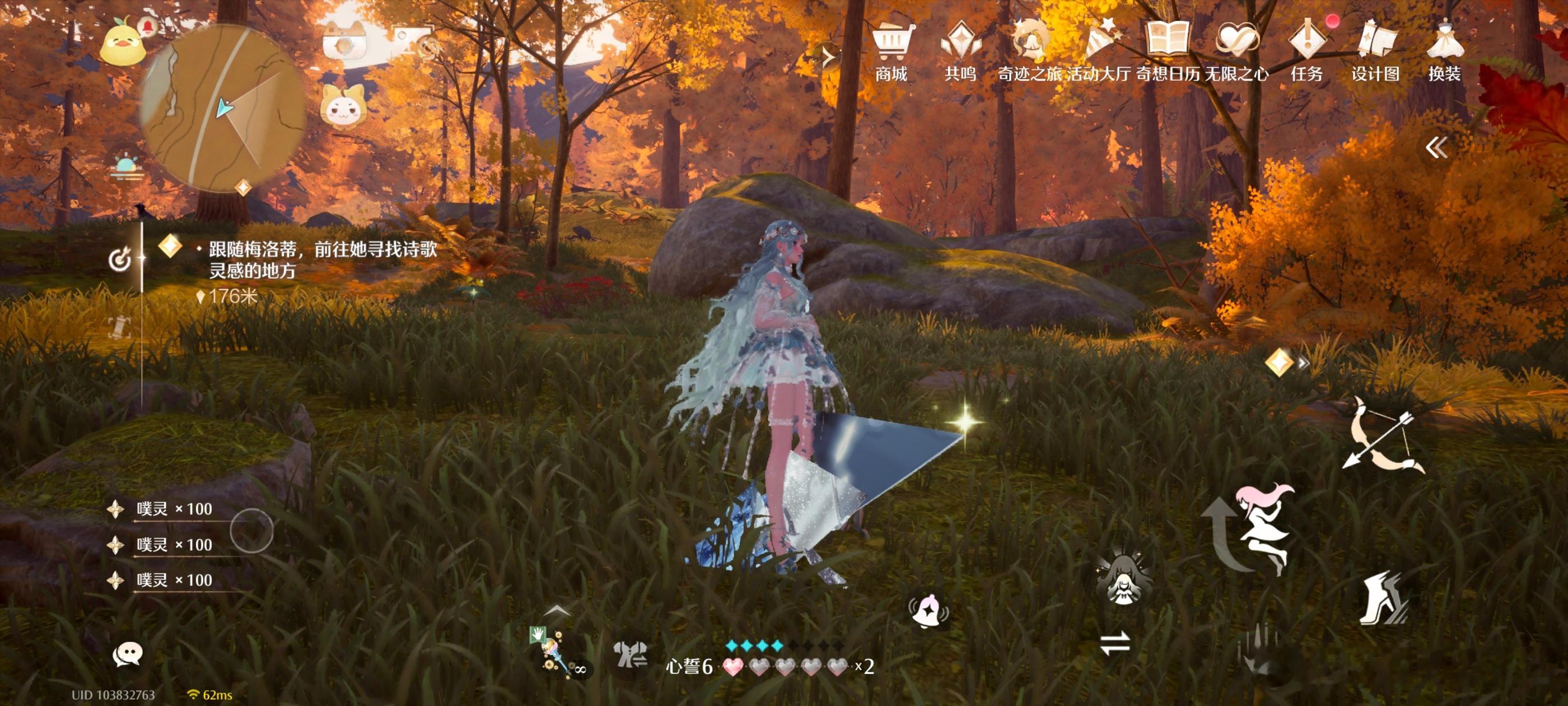Collapse the side panel with double-arrow
The width and height of the screenshot is (1568, 706).
coord(1436,147)
